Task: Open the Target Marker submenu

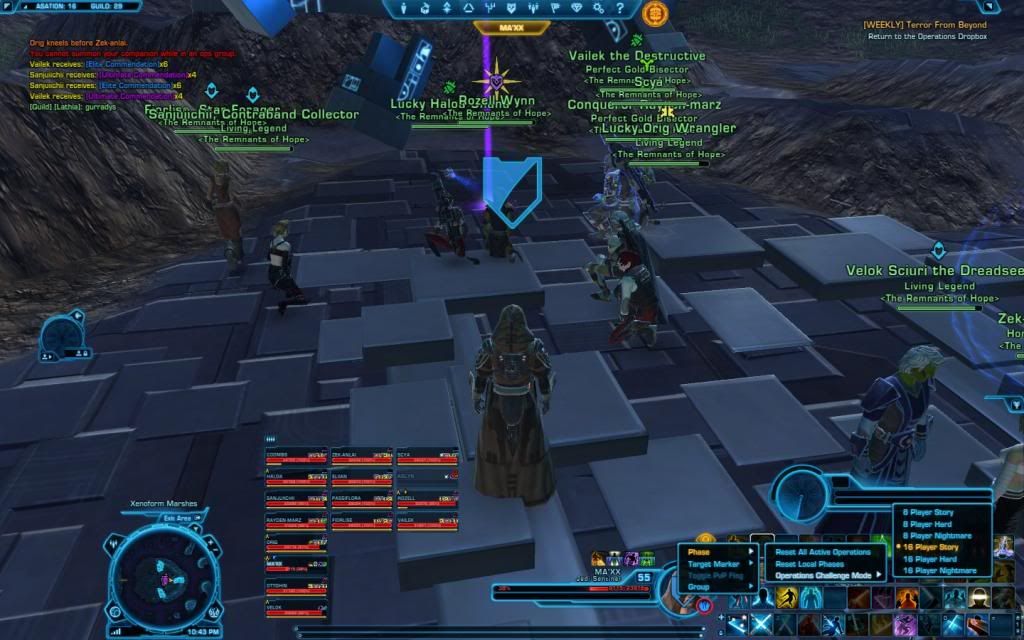Action: [x=713, y=564]
